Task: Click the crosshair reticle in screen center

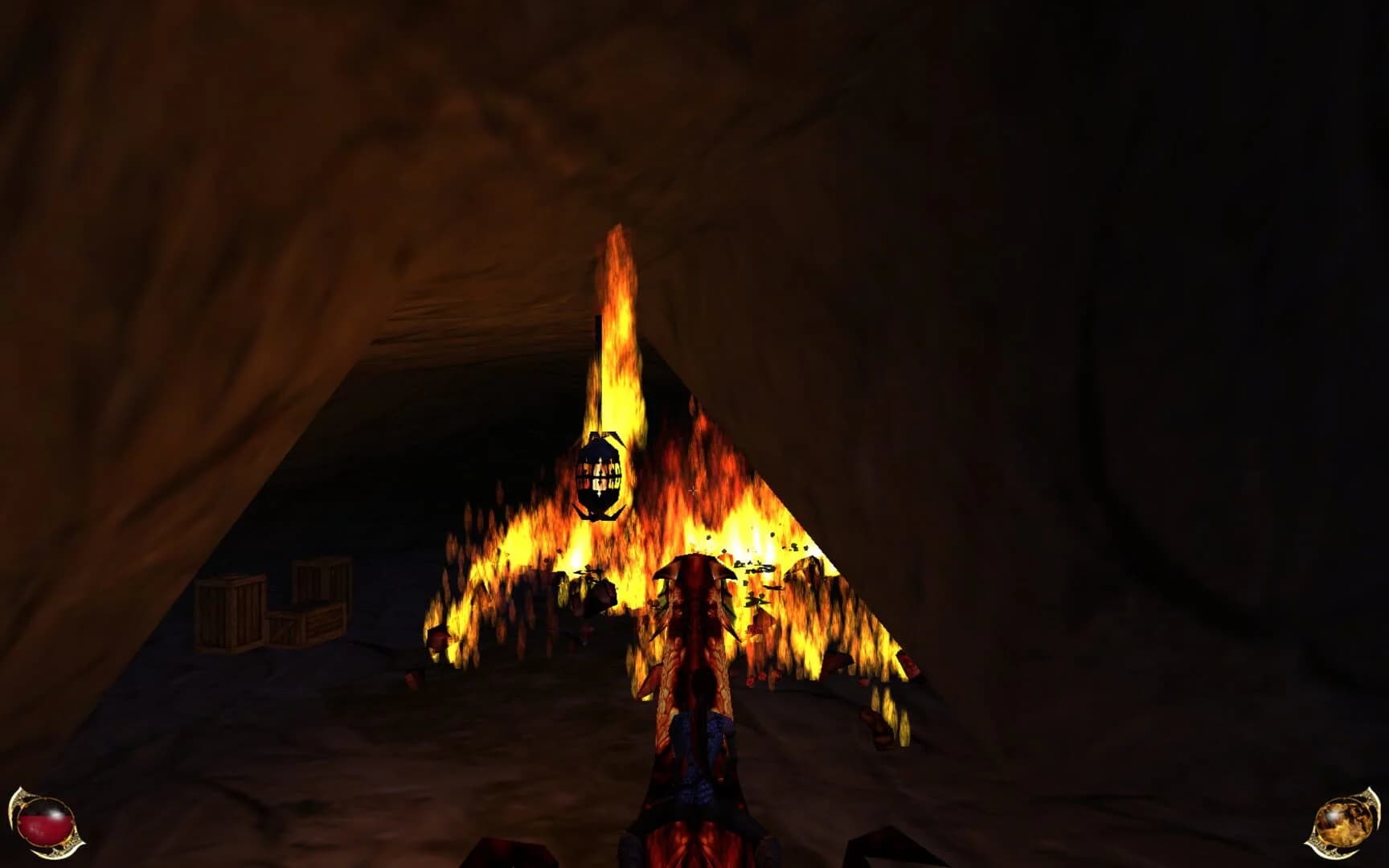Action: pos(693,489)
